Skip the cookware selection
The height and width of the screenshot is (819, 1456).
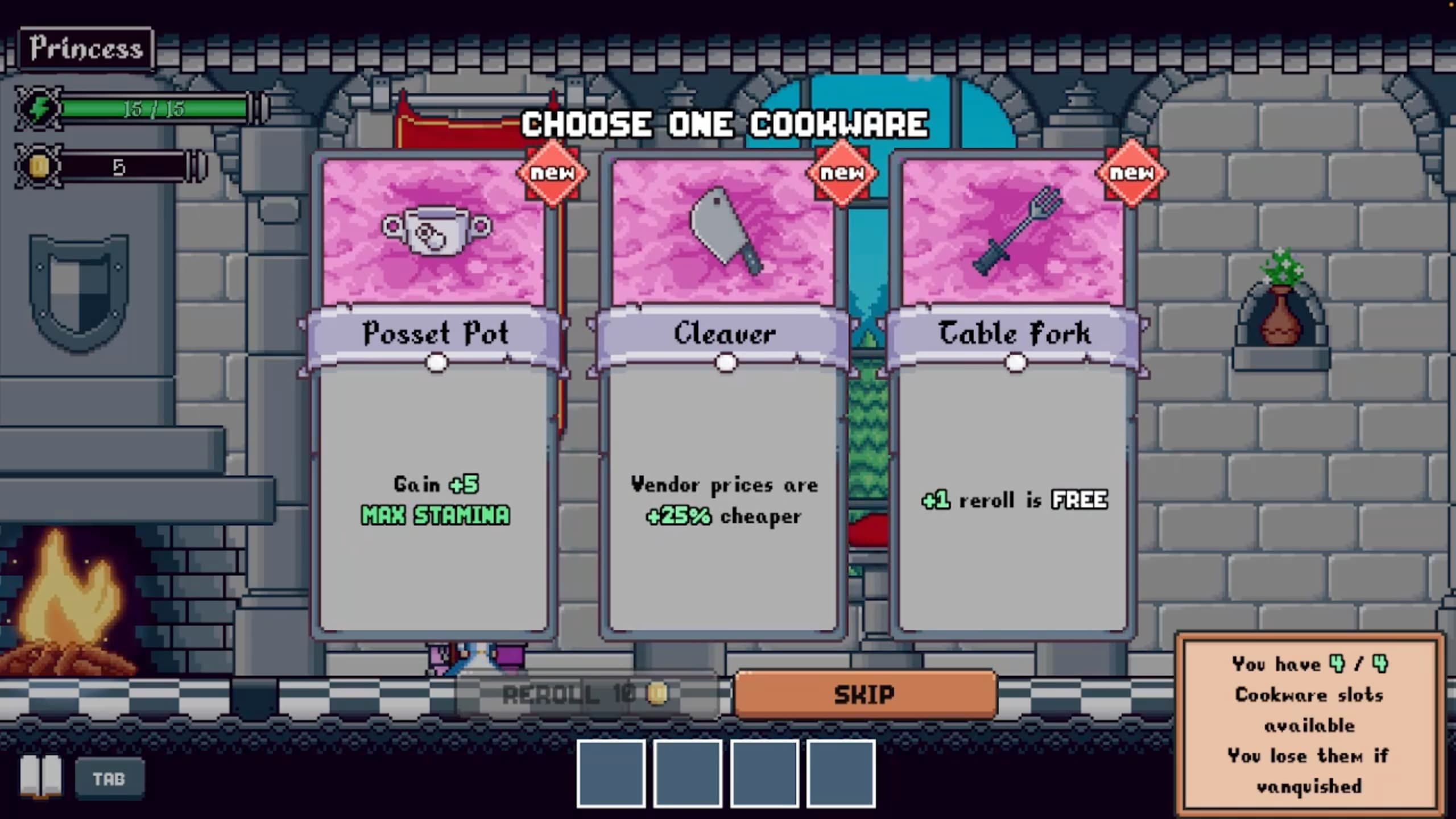pos(864,694)
